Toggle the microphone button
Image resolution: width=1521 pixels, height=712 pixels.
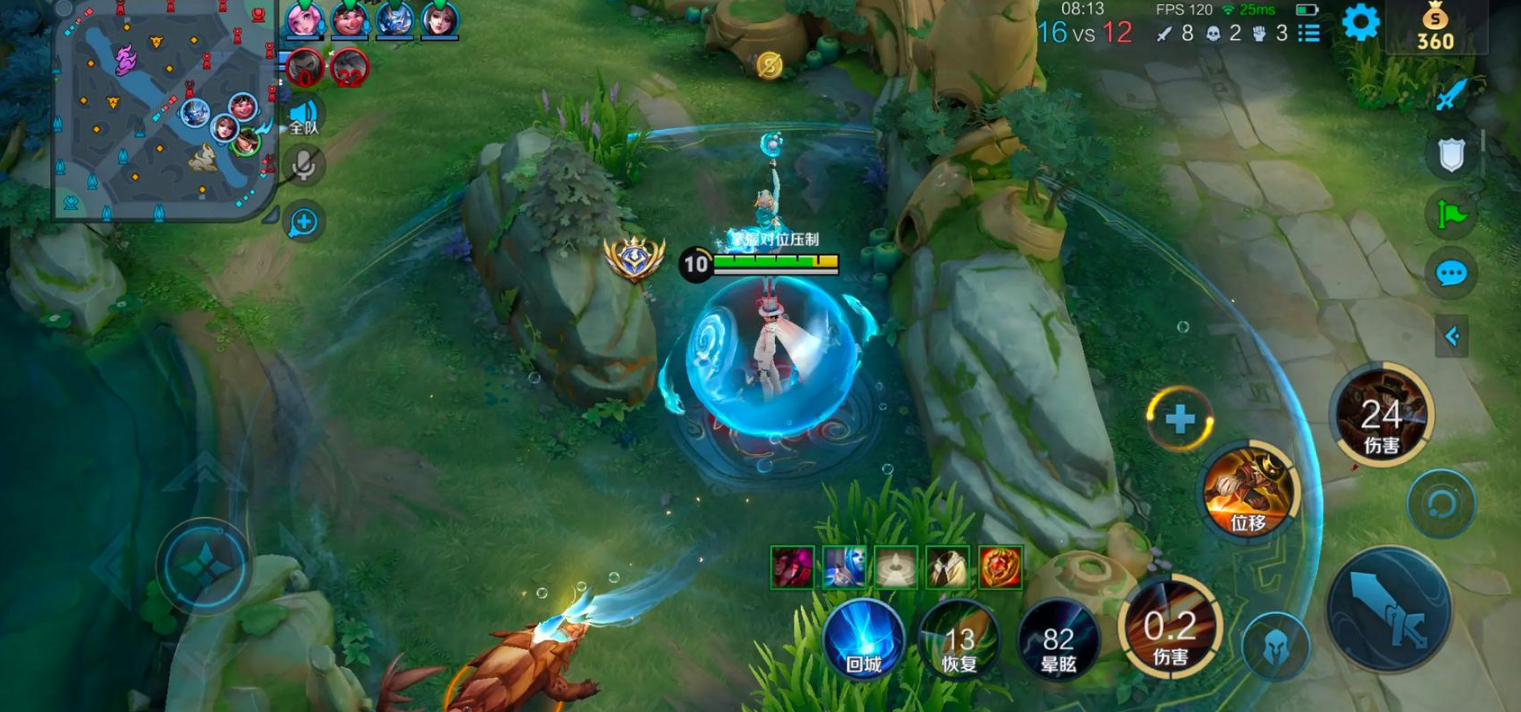[304, 167]
